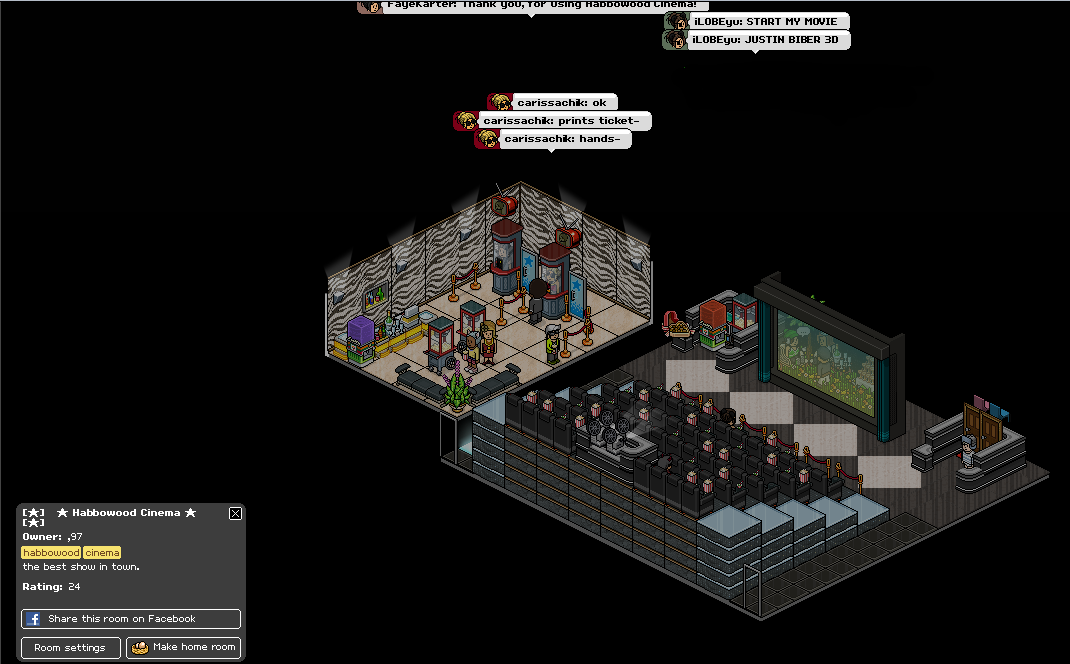The height and width of the screenshot is (664, 1070).
Task: Close the Habbowood Cinema room info panel
Action: point(235,513)
